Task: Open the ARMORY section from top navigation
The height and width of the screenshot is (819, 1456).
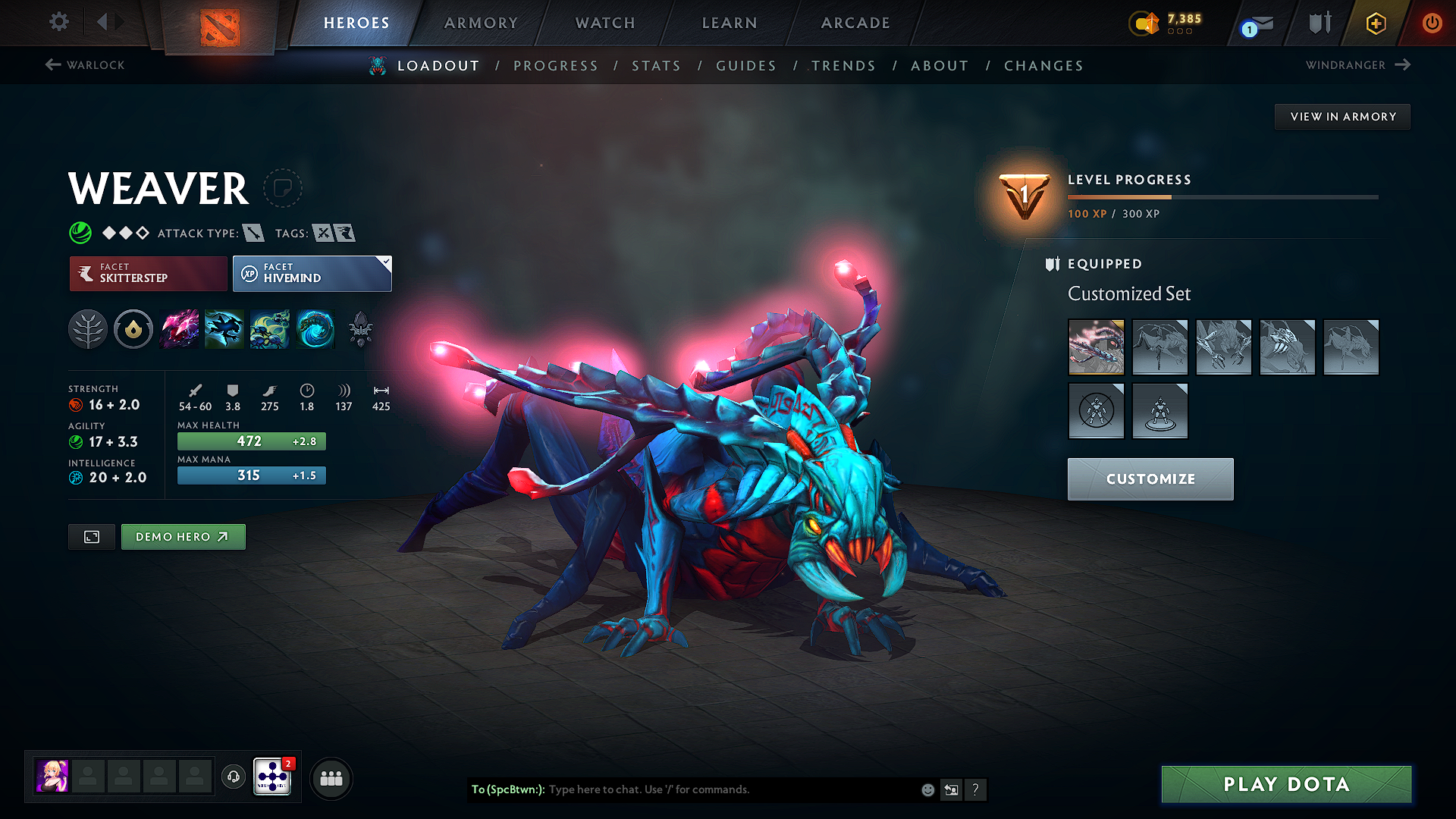Action: (481, 23)
